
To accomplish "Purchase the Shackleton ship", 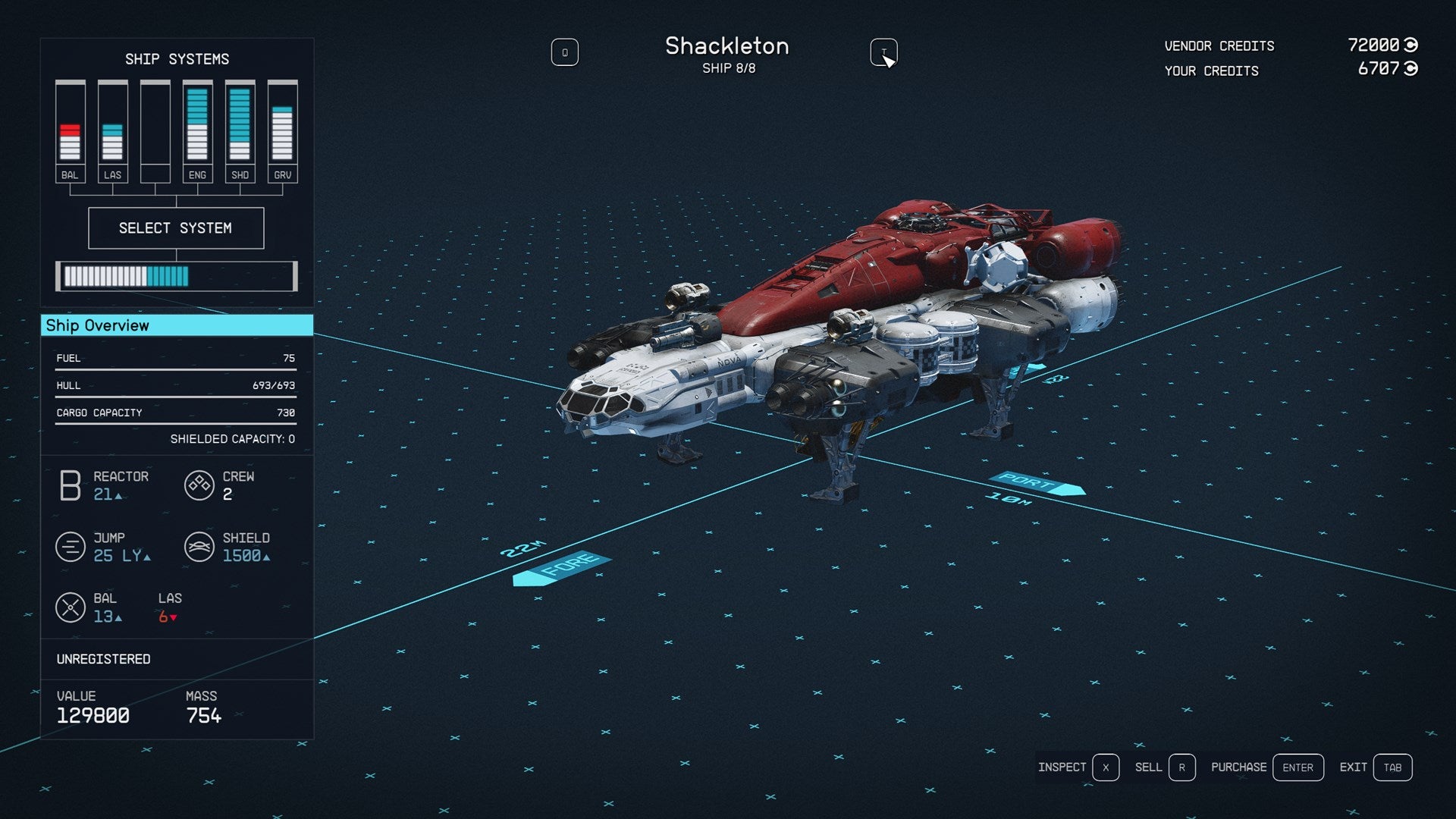I will 1298,767.
